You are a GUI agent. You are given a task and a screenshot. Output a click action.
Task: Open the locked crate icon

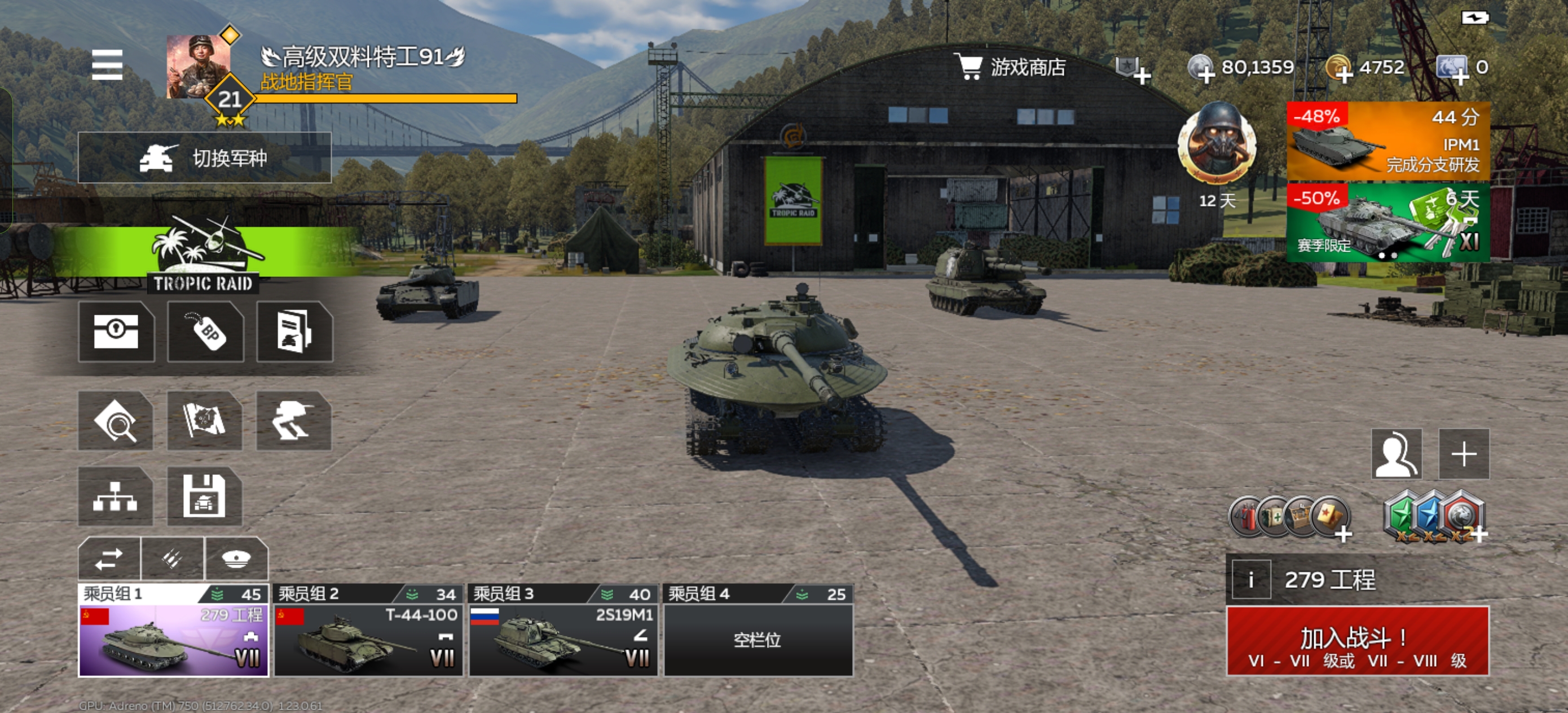coord(116,332)
